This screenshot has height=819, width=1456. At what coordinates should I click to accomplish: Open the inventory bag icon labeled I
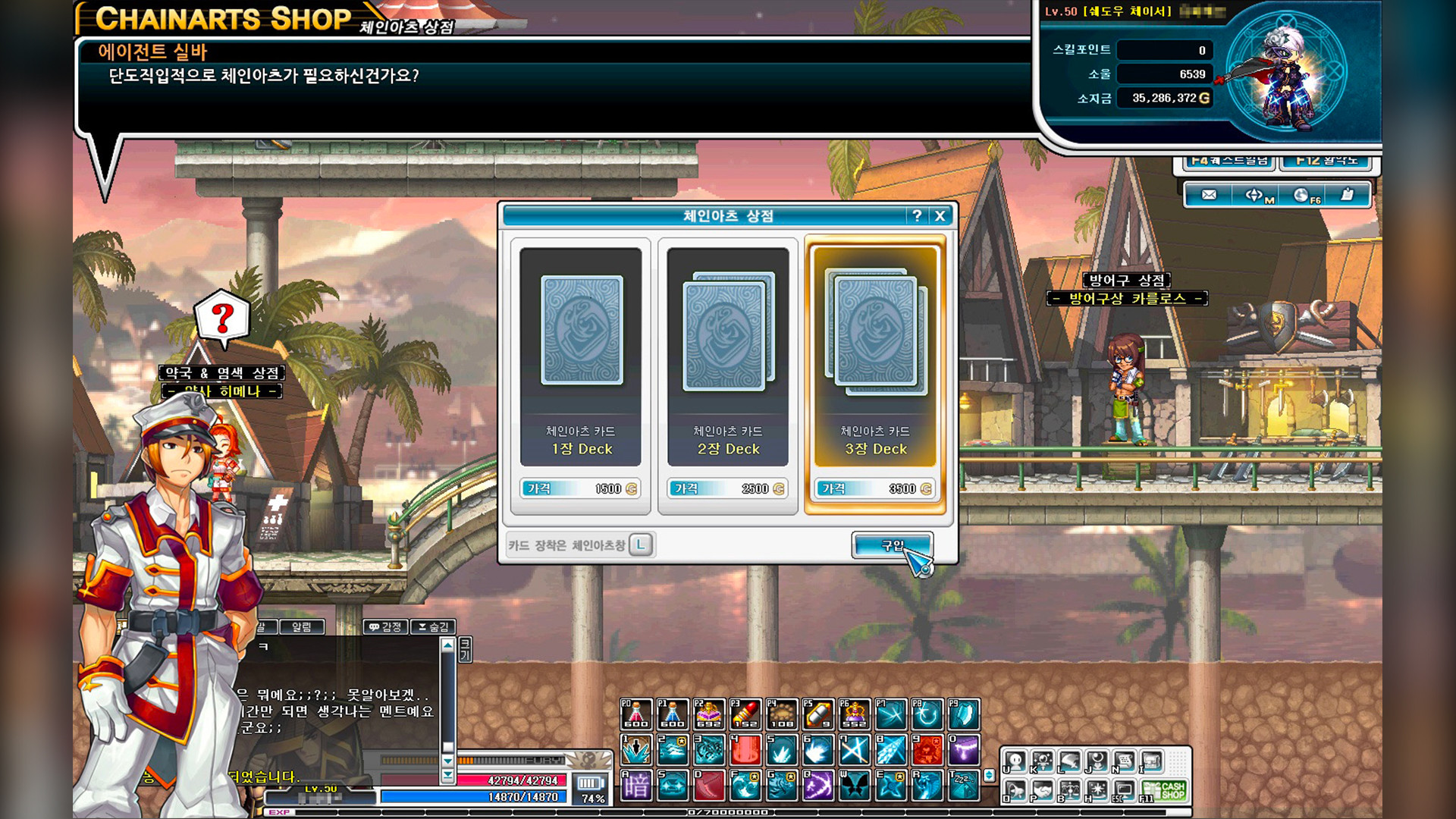coord(1150,761)
